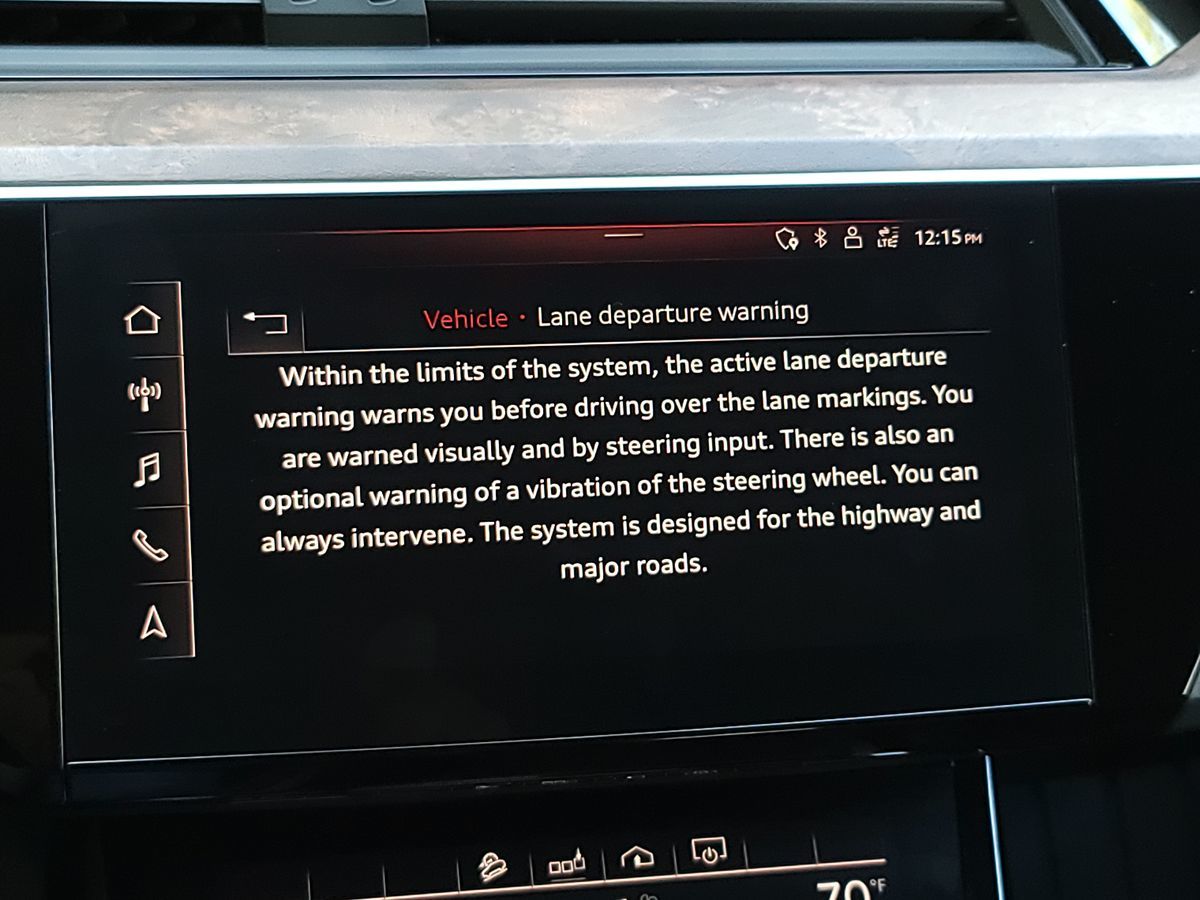
Task: Go to the Home screen icon
Action: point(142,320)
